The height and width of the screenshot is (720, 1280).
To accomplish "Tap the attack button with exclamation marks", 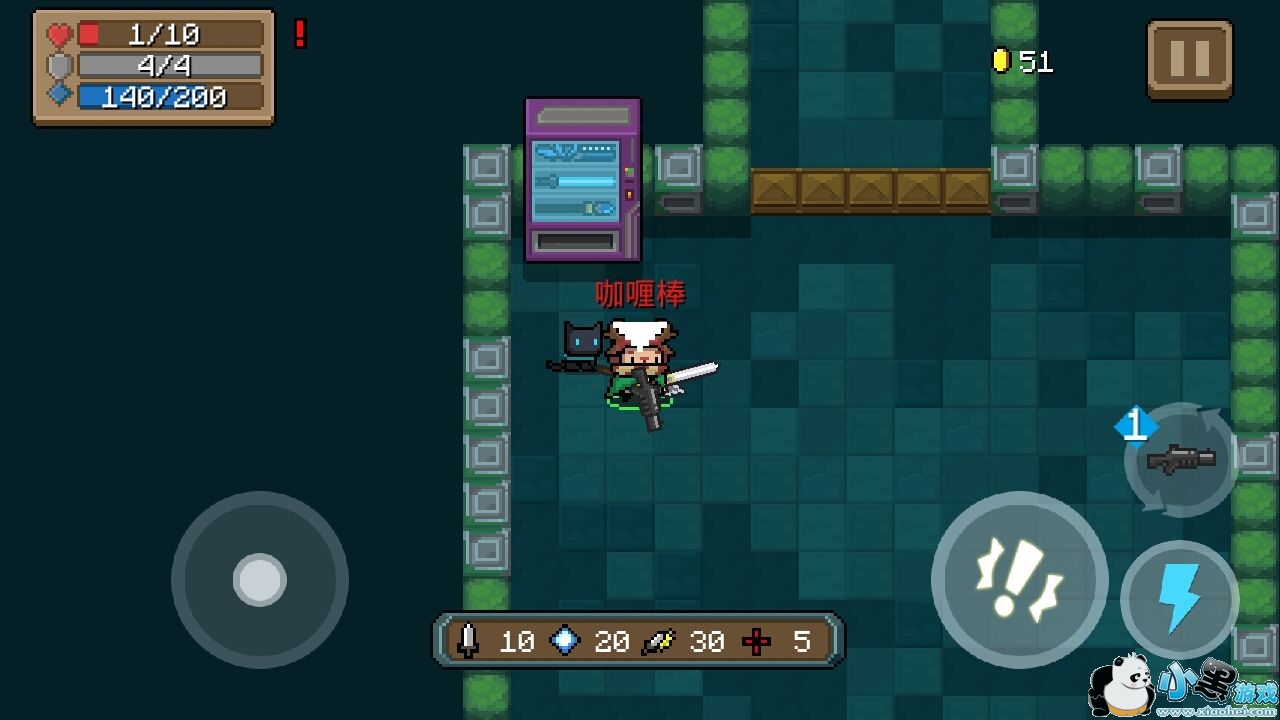I will point(1019,579).
